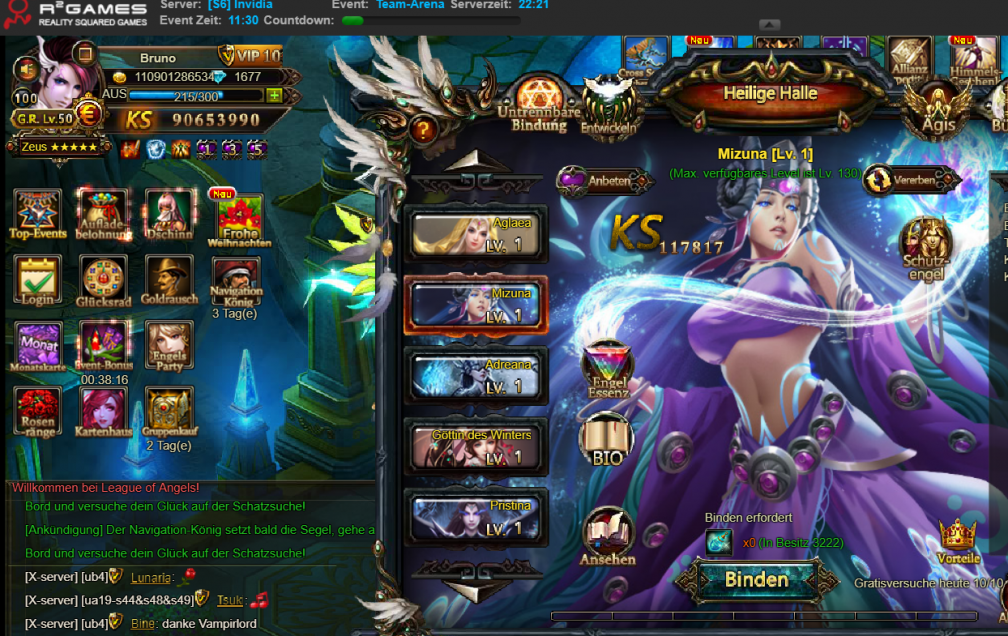This screenshot has height=636, width=1008.
Task: Open the BIO book
Action: click(x=606, y=438)
